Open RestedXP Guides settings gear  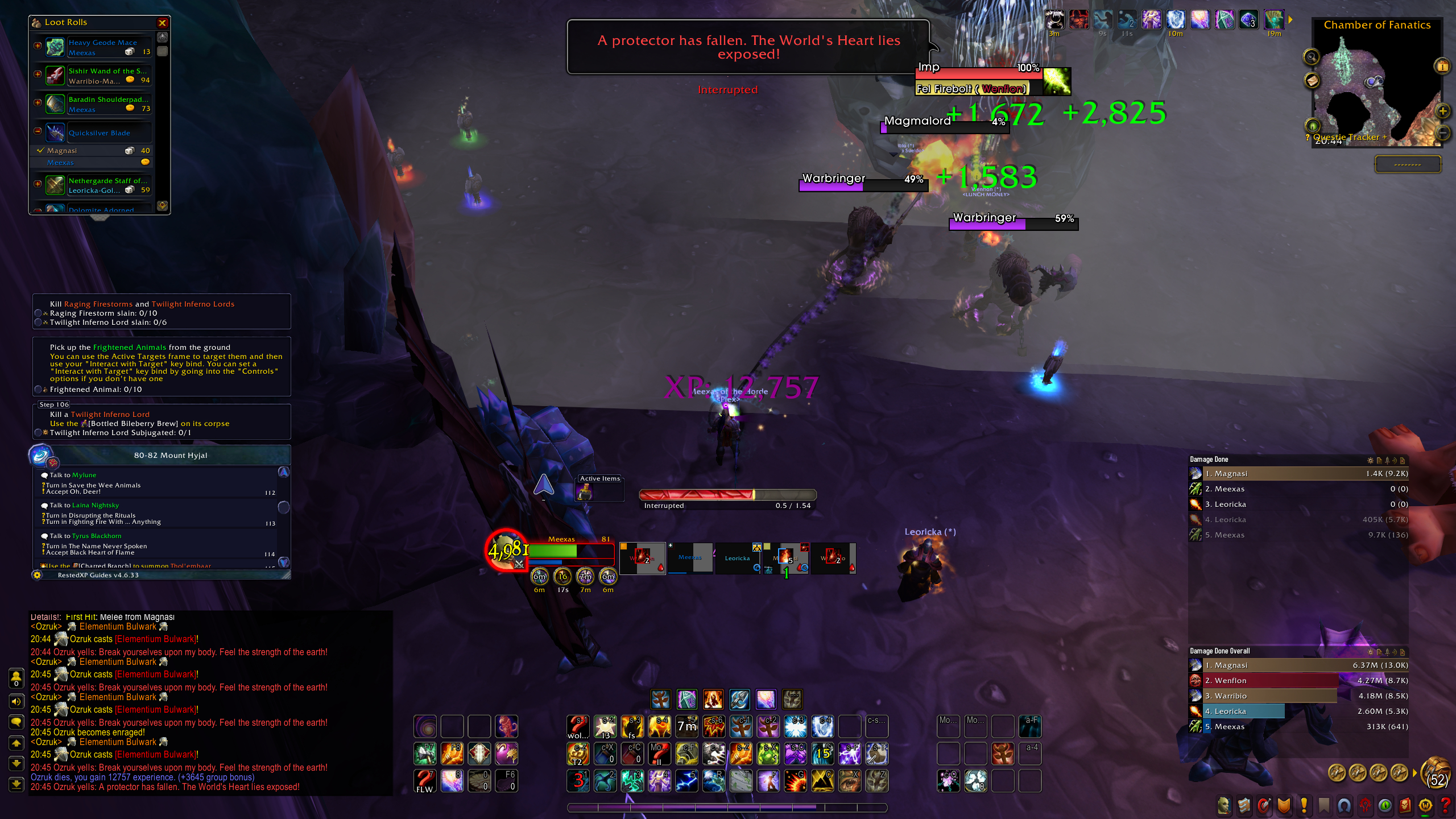tap(37, 575)
